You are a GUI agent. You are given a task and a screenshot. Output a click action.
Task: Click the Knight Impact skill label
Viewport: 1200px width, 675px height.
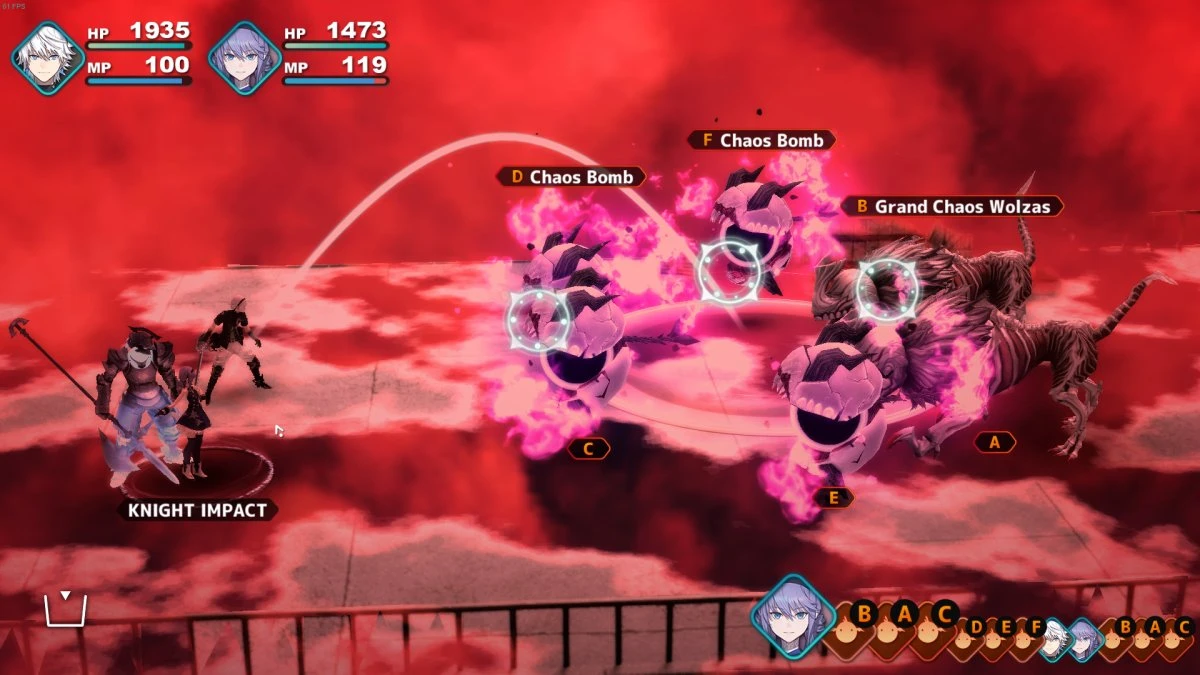pyautogui.click(x=196, y=510)
